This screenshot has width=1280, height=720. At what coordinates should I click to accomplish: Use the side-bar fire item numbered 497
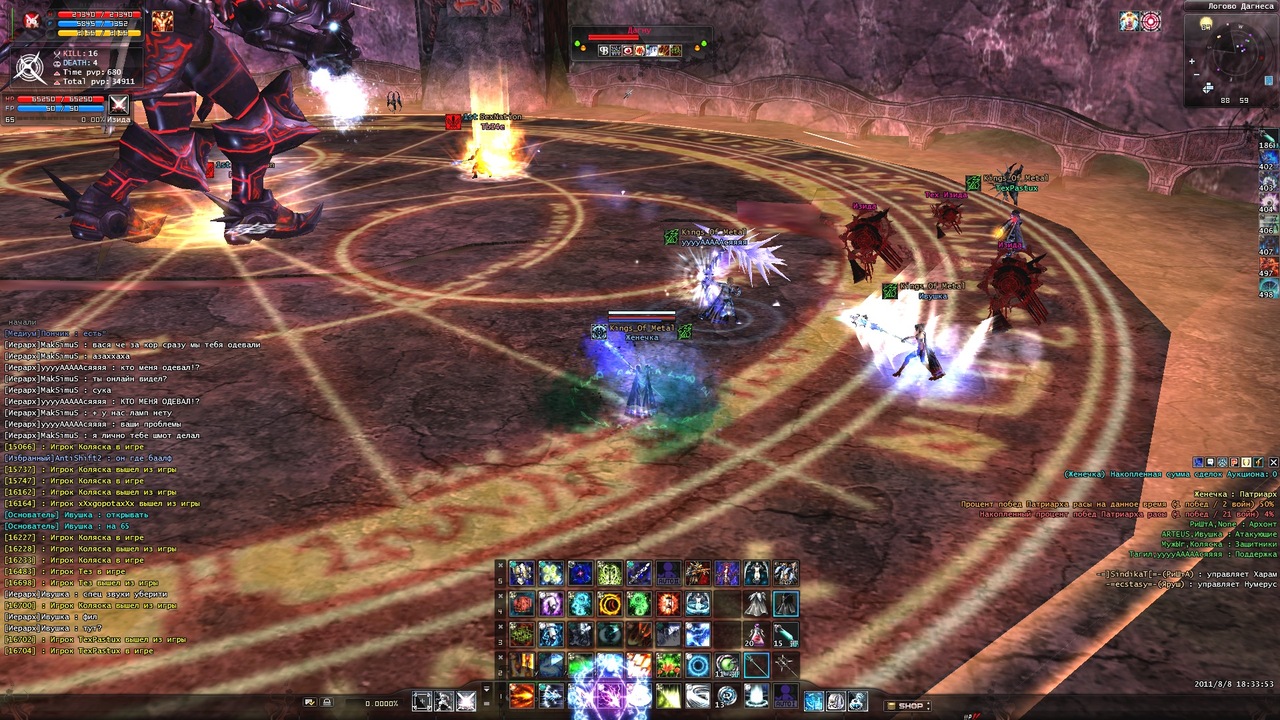click(1268, 266)
